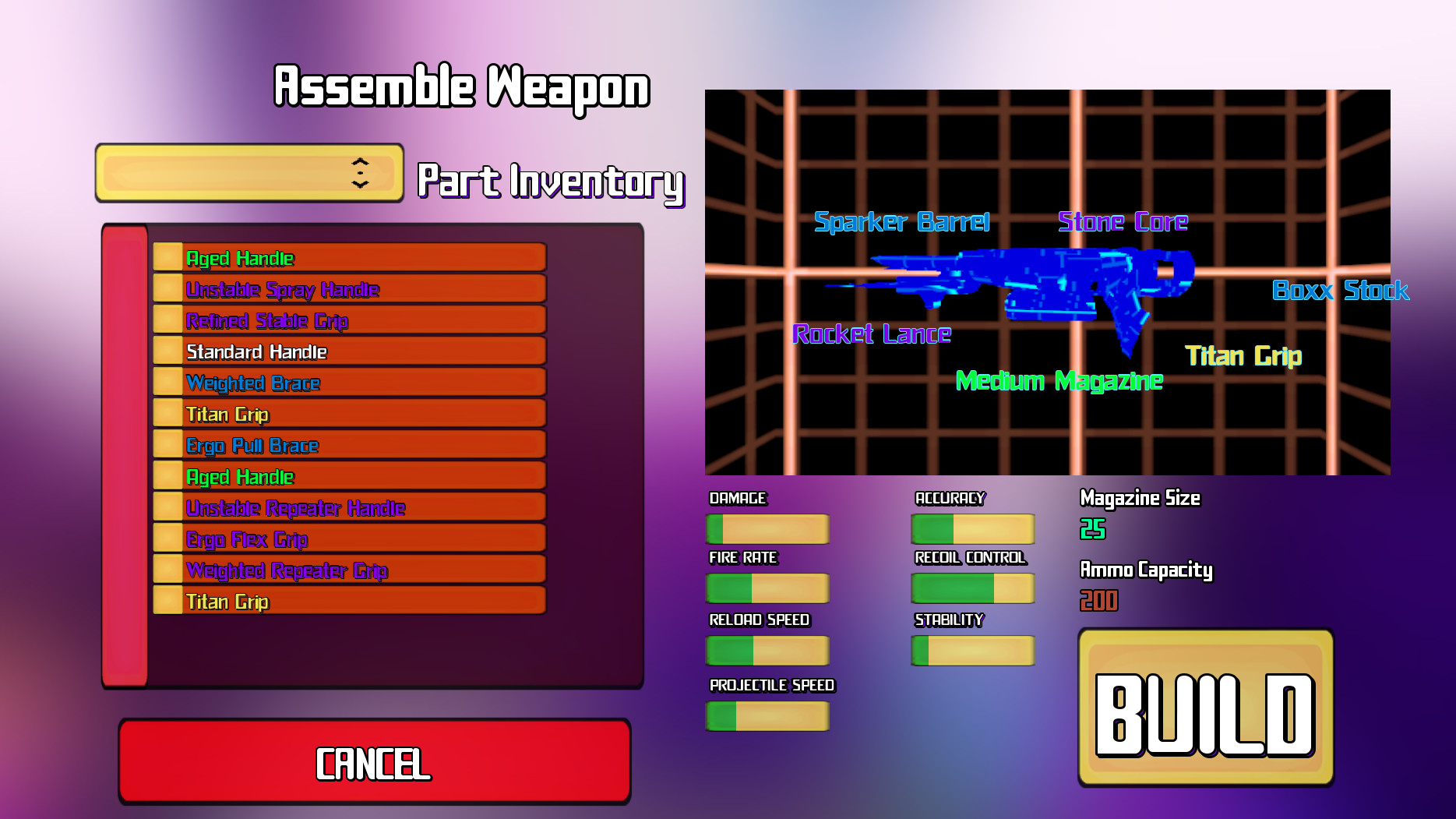Click the Damage stat bar
The width and height of the screenshot is (1456, 819).
click(767, 528)
